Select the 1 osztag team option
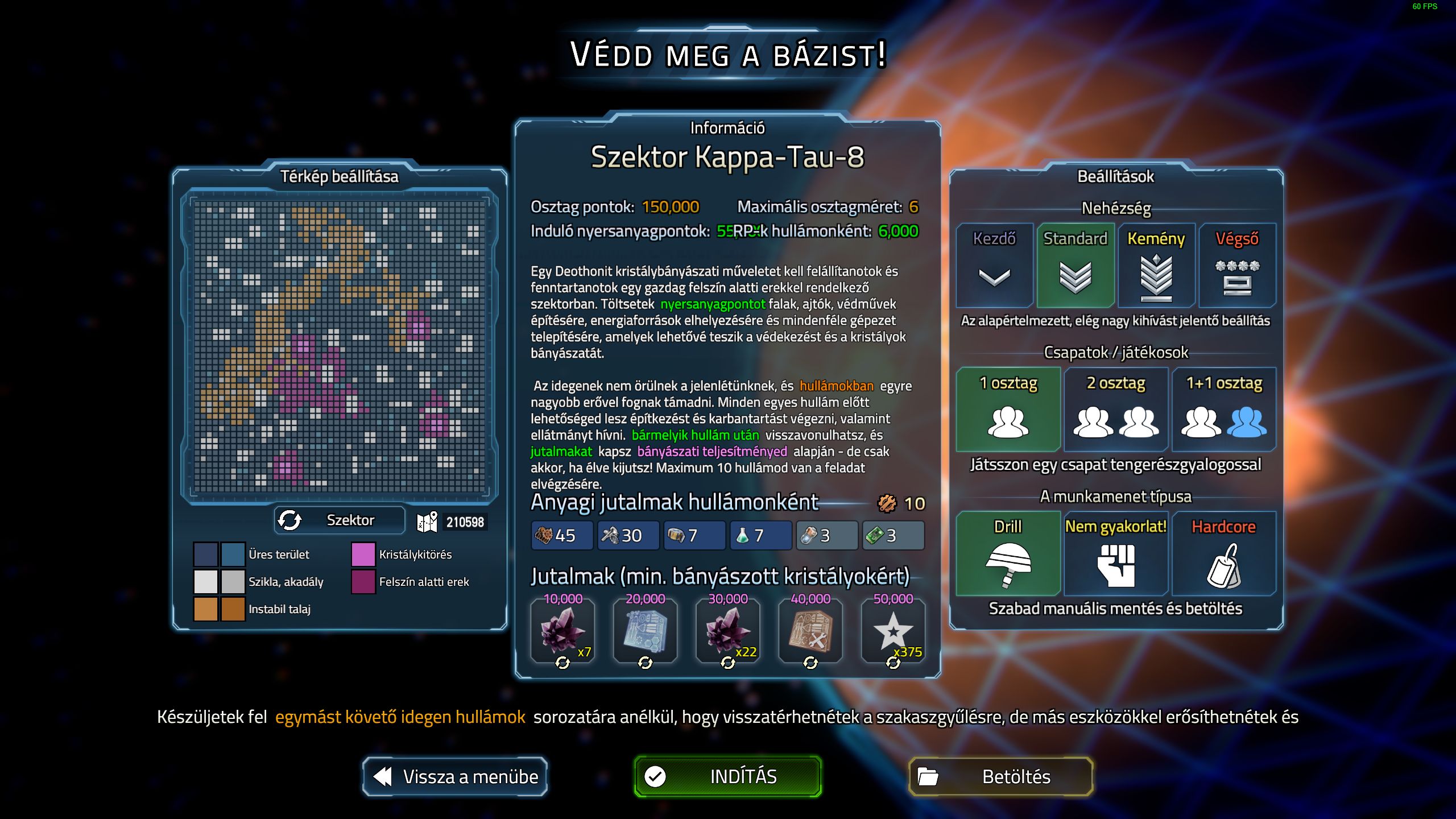This screenshot has height=819, width=1456. point(1008,409)
